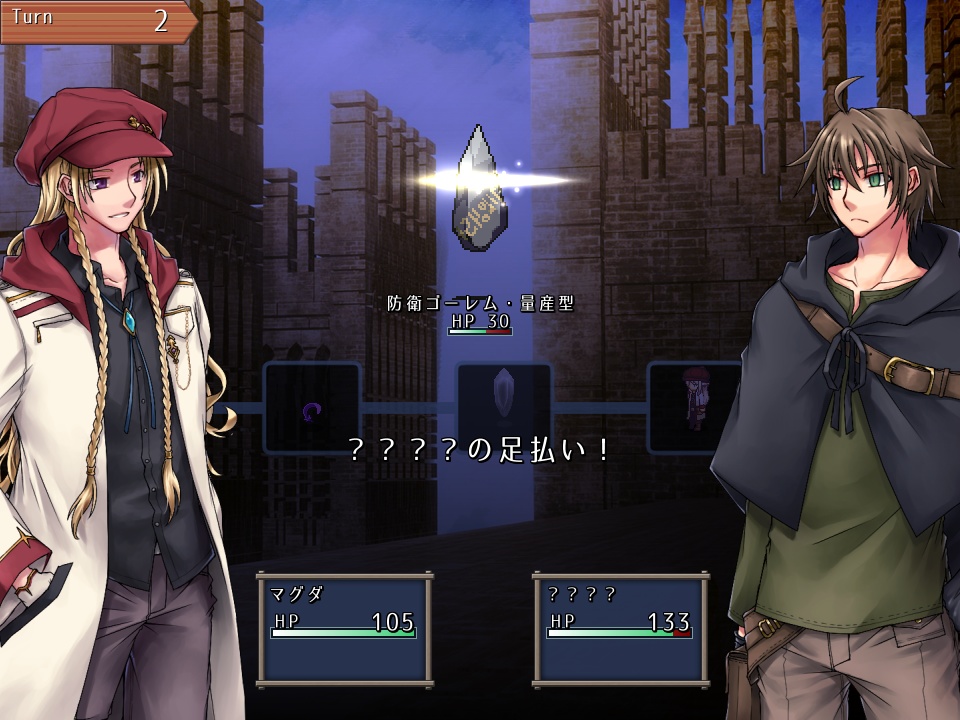This screenshot has width=960, height=720.
Task: Select the マグダ party status panel
Action: [345, 627]
